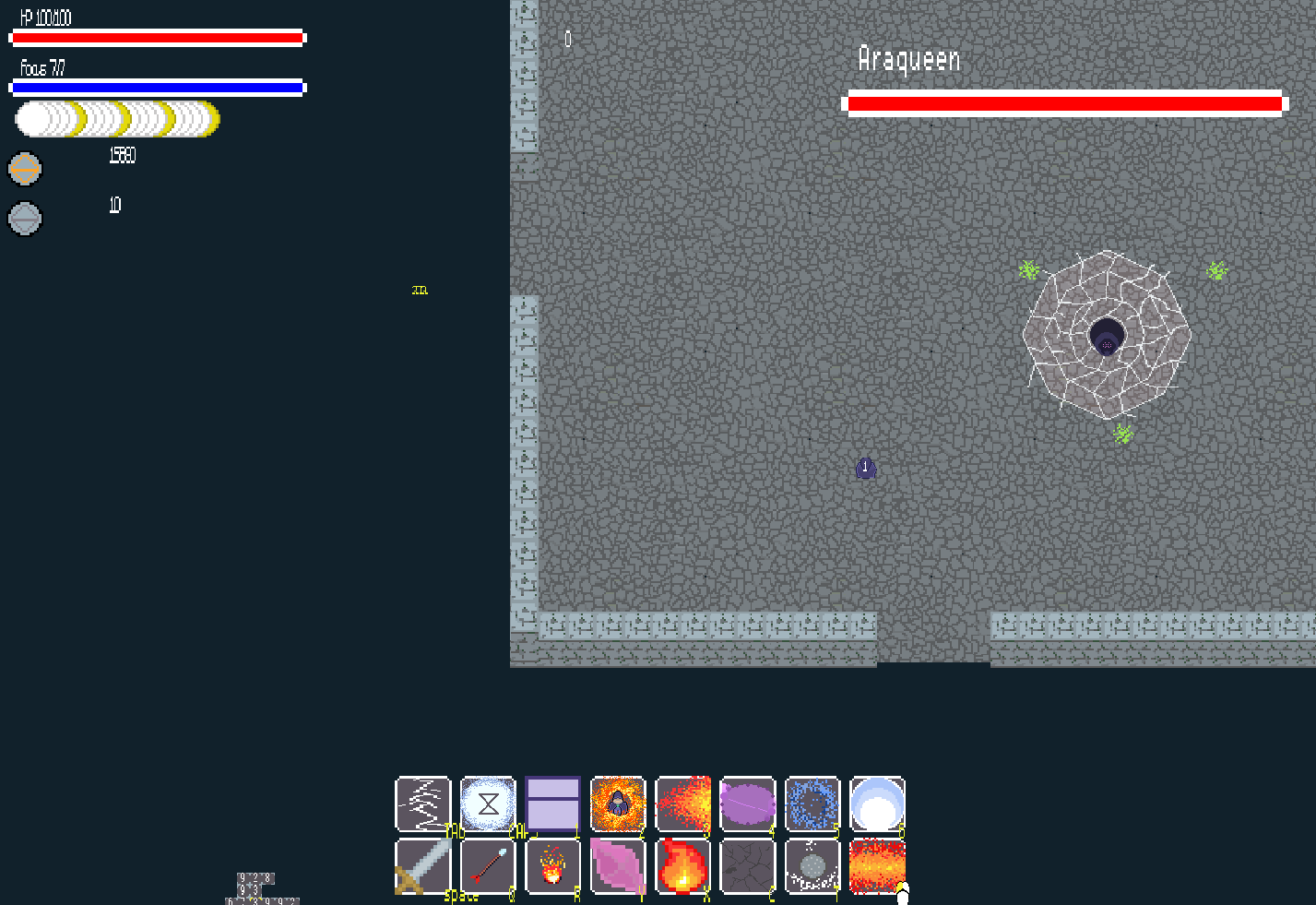Screen dimensions: 1316x905
Task: Select the frost ring spell in slot 5
Action: (x=812, y=804)
